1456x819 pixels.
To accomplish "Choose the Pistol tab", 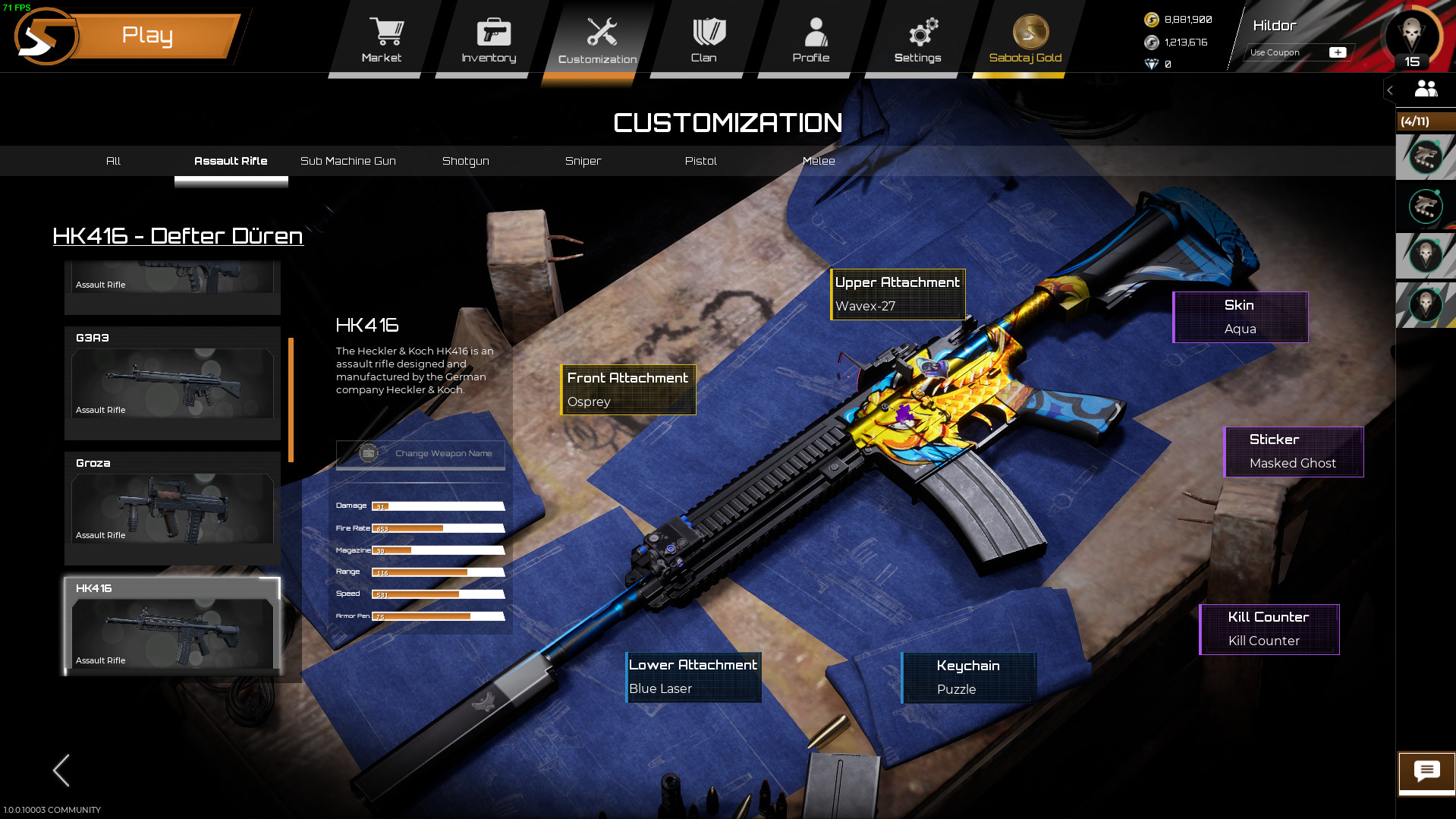I will coord(700,161).
